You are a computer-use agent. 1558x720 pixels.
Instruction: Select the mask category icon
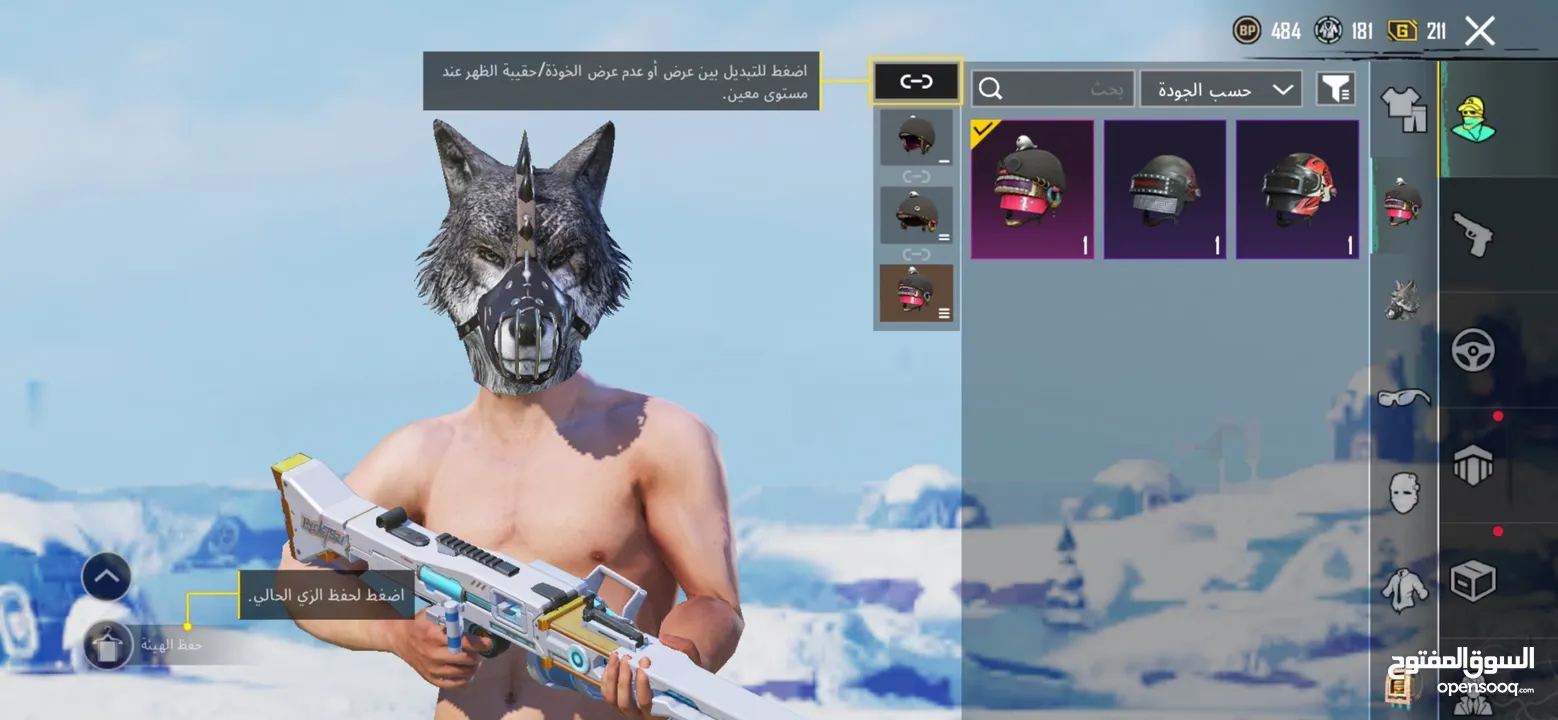(x=1404, y=495)
